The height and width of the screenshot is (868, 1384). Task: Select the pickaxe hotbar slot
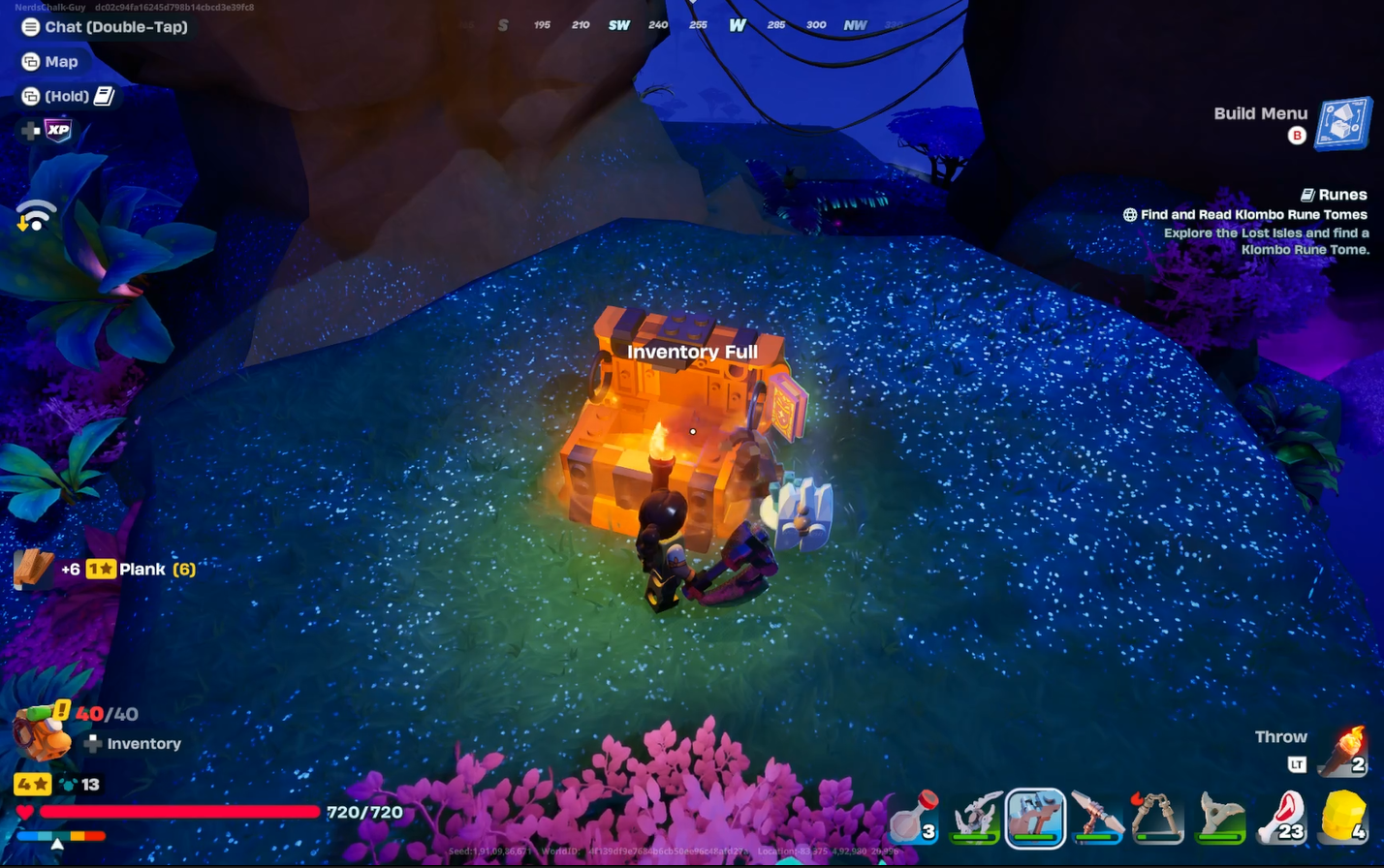click(x=1097, y=819)
